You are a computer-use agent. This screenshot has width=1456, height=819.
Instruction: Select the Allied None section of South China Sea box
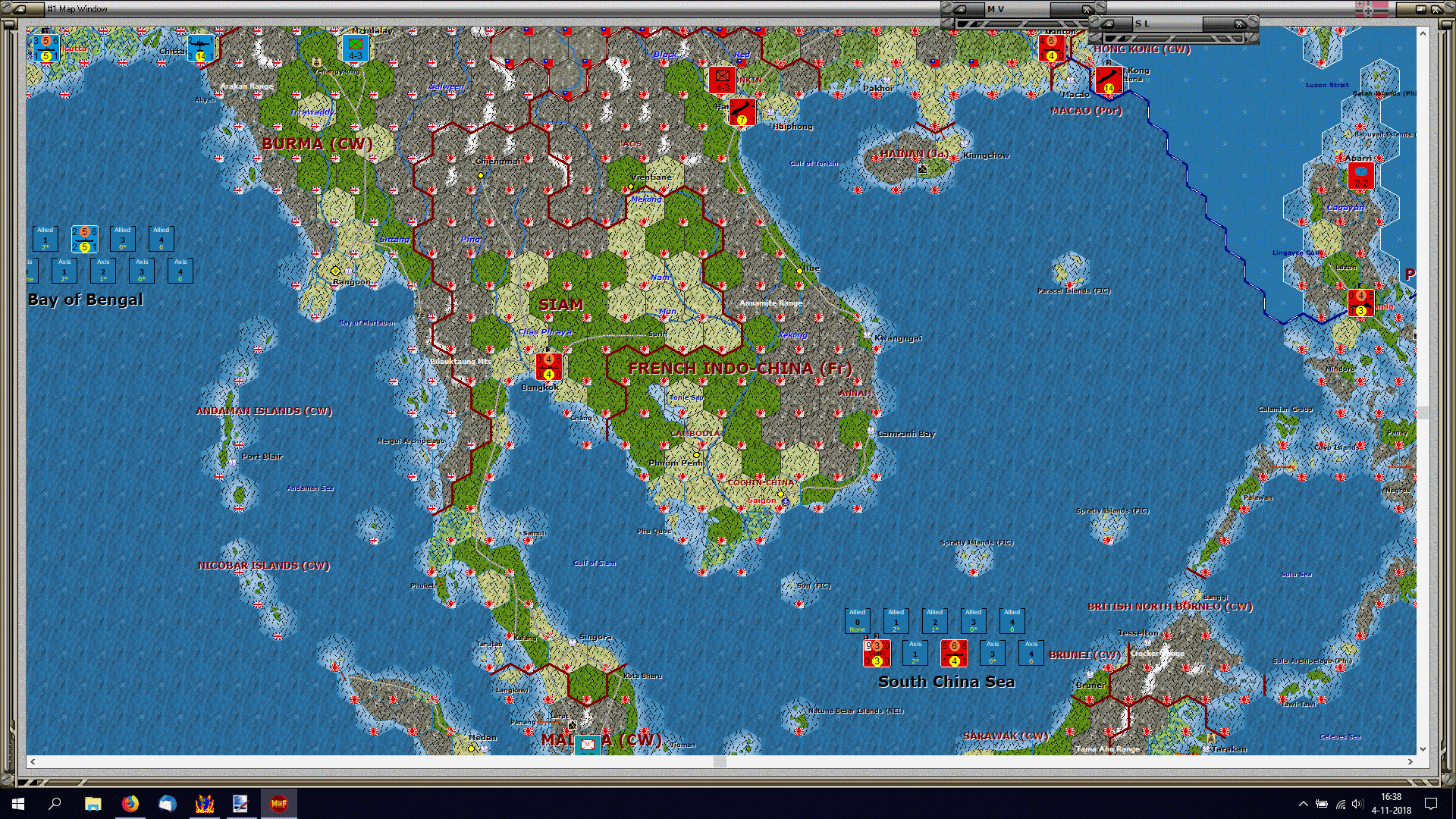click(858, 620)
